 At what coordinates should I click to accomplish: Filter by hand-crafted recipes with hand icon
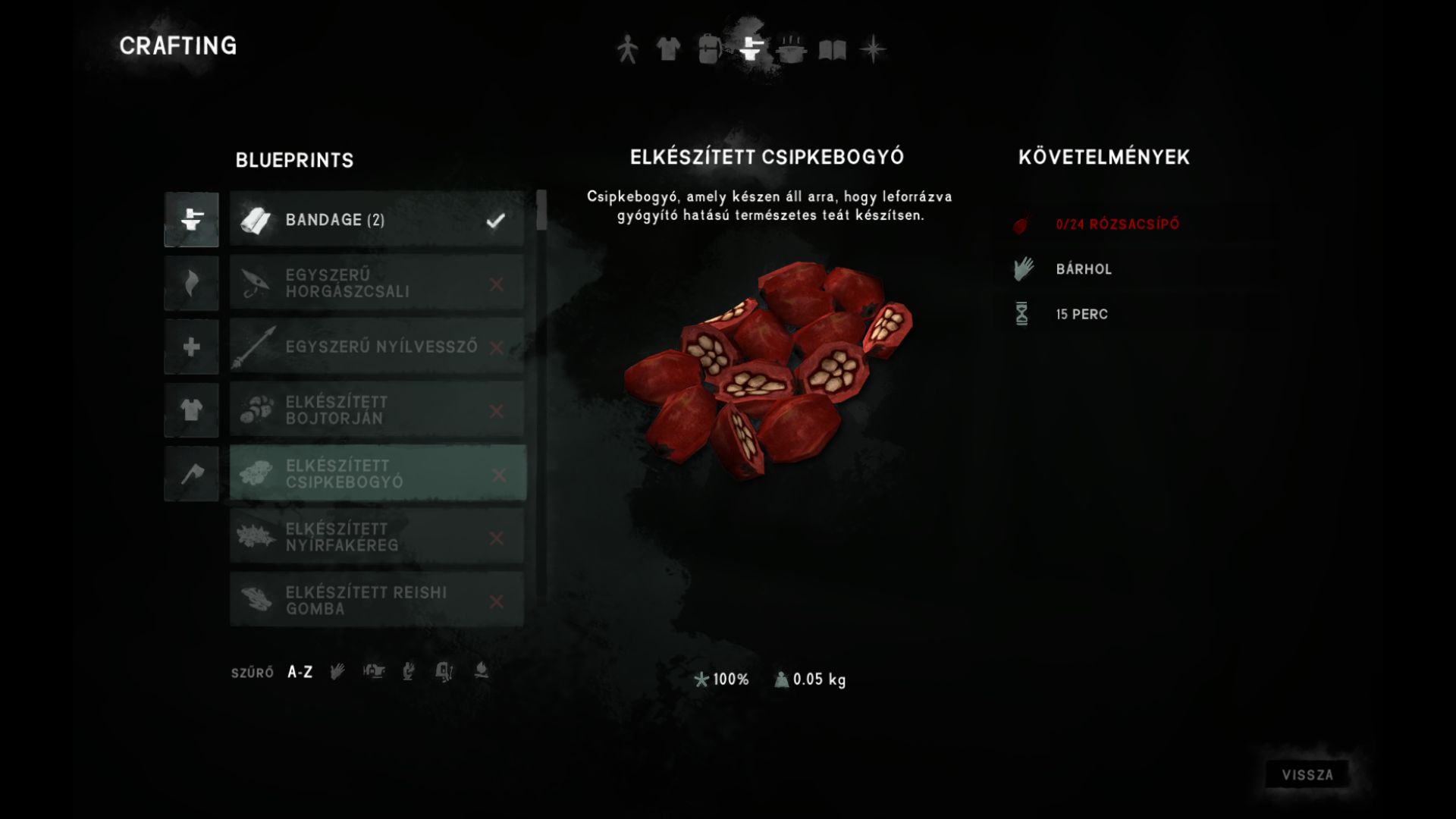[337, 671]
